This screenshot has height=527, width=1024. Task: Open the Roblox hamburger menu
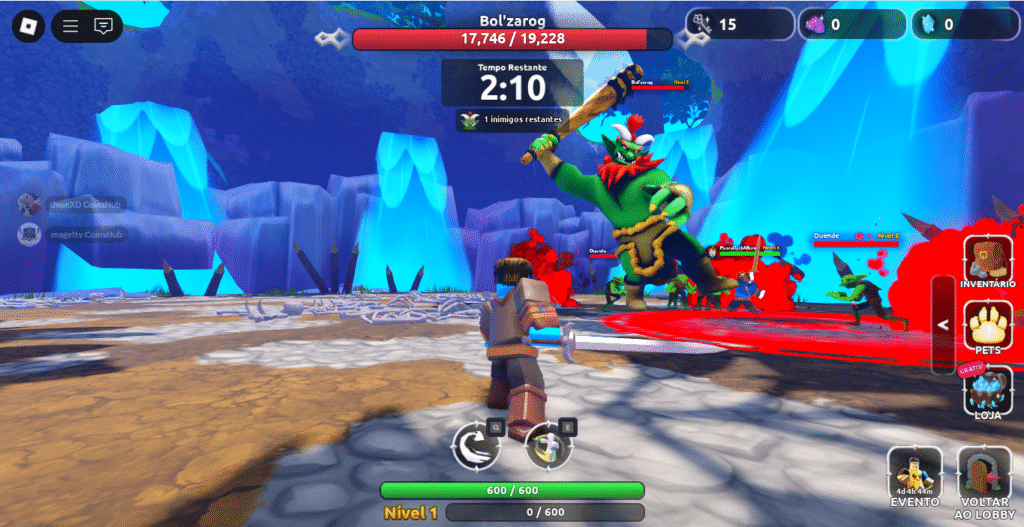click(x=70, y=26)
